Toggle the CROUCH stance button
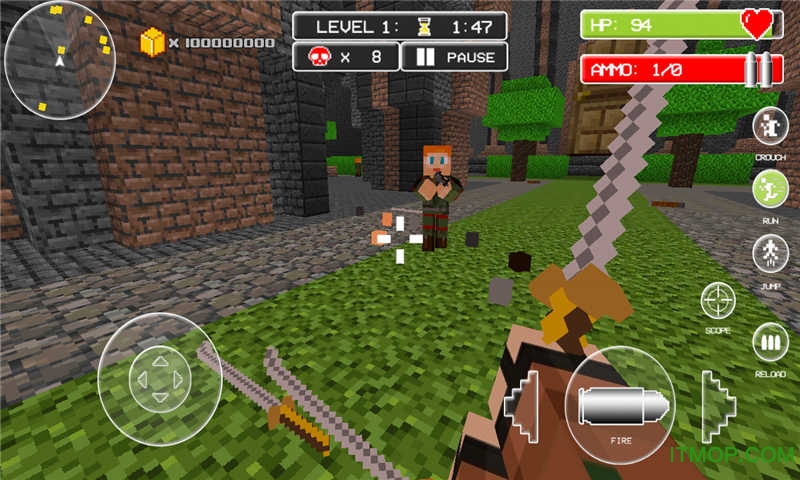The image size is (800, 480). [x=770, y=127]
